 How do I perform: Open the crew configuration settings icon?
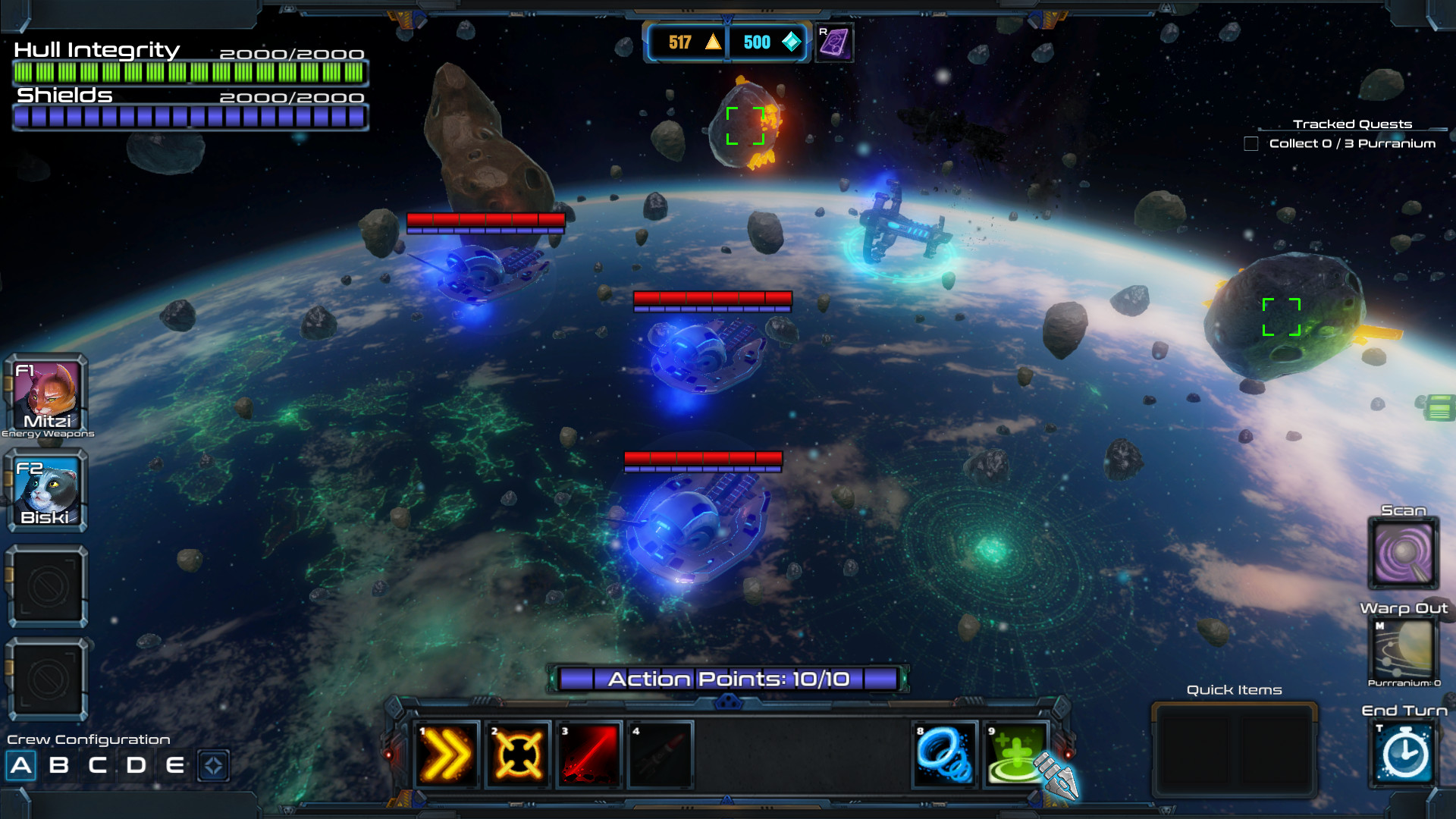point(213,765)
